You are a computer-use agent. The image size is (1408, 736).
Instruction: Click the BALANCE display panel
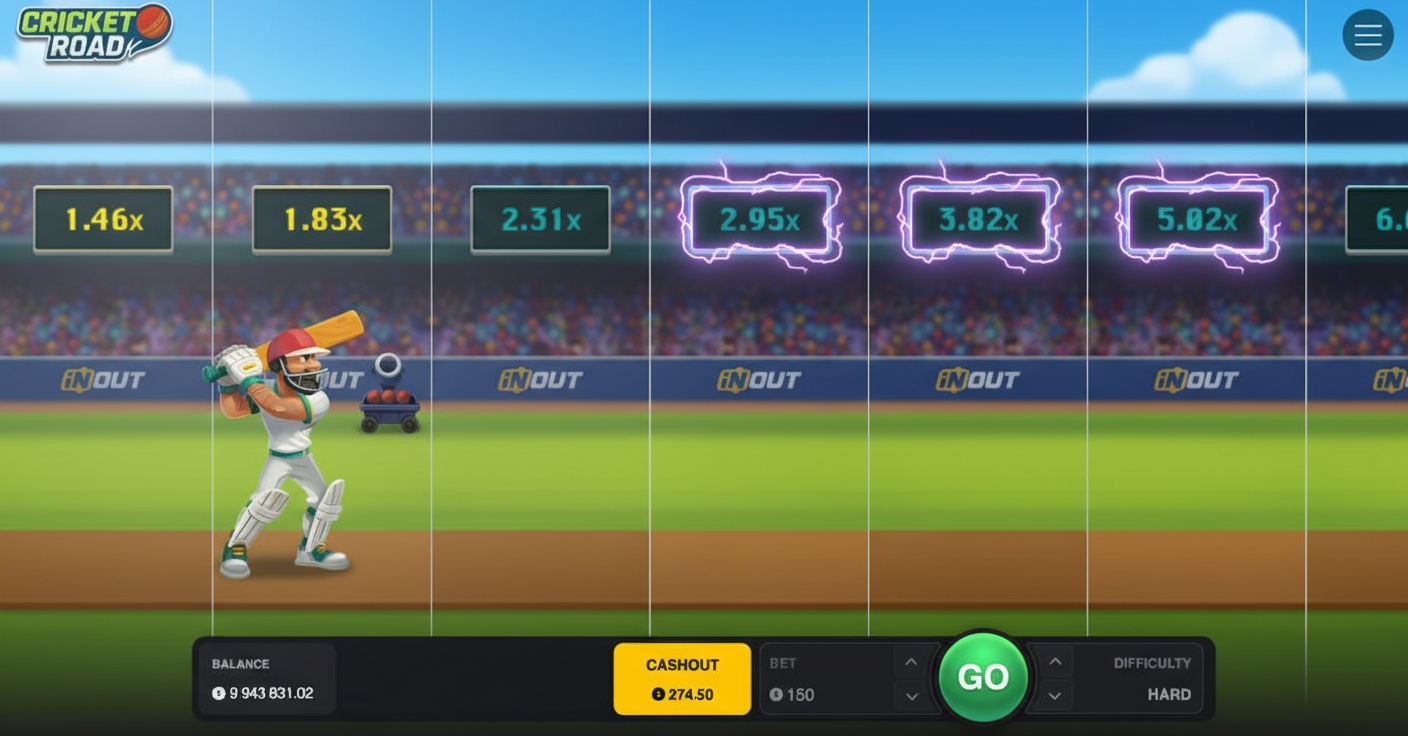point(266,678)
